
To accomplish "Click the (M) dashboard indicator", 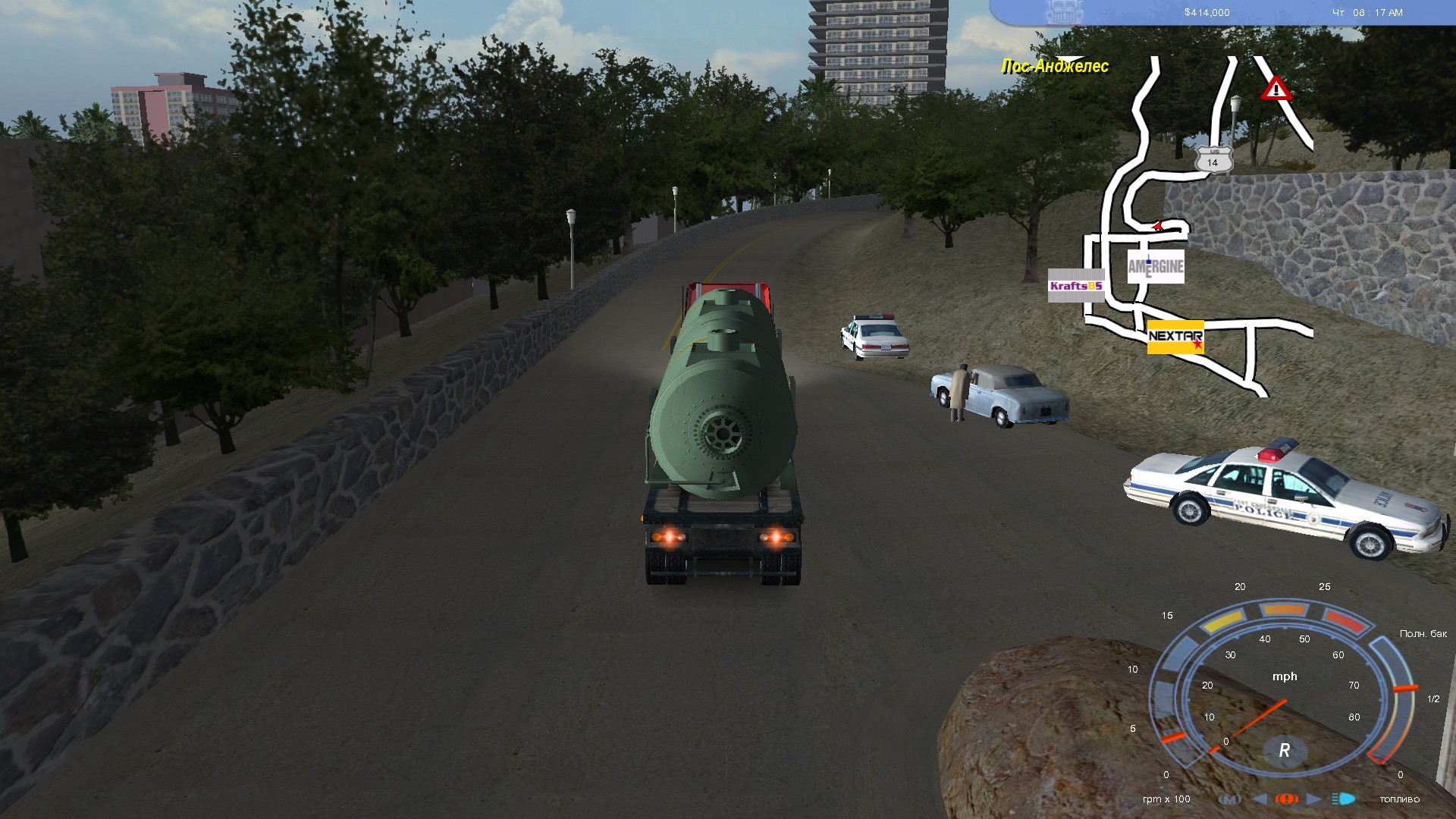I will (x=1229, y=799).
